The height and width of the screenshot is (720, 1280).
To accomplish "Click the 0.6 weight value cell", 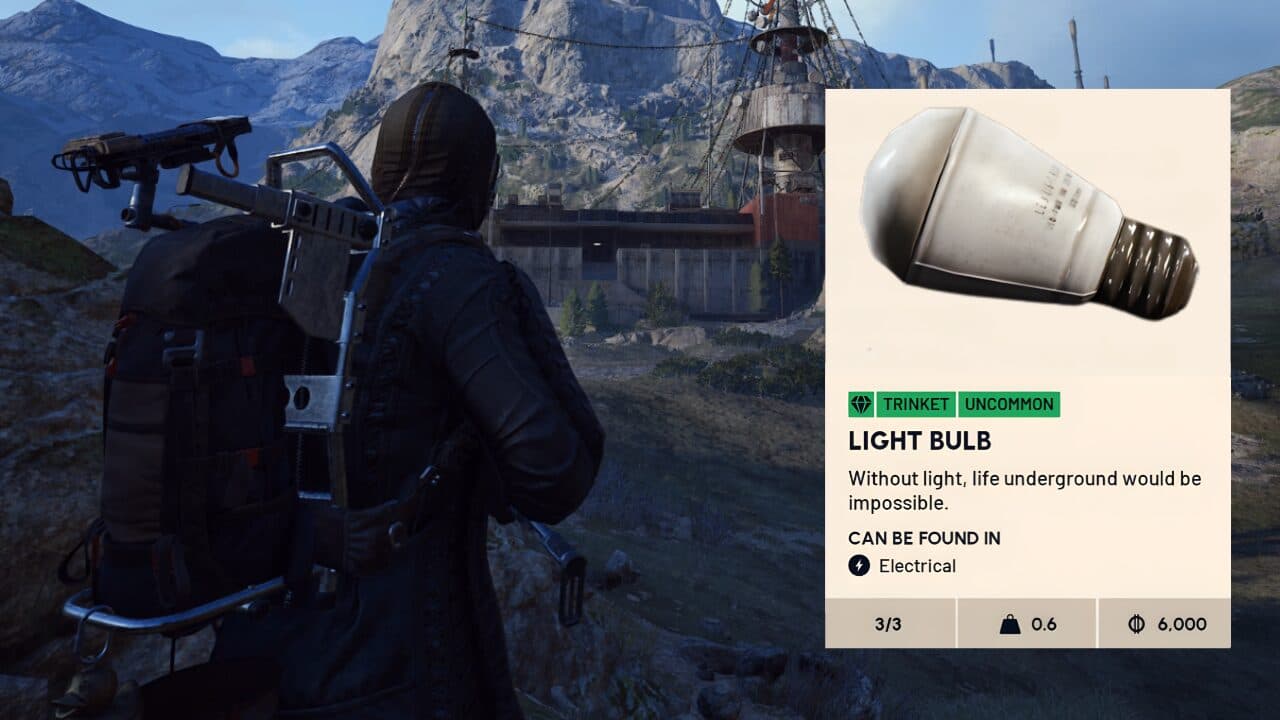I will [1043, 623].
